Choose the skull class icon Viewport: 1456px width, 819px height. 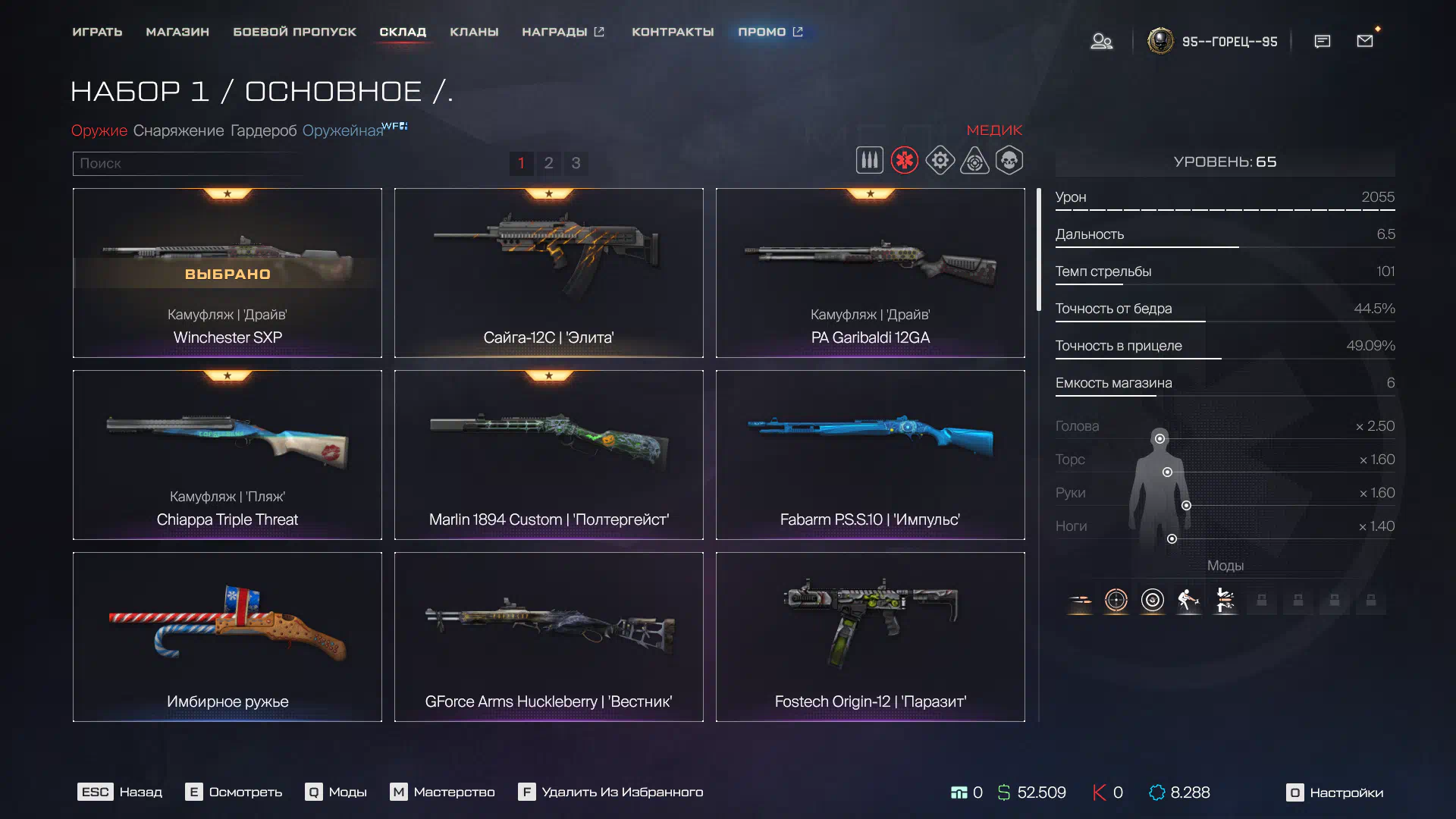pos(1009,161)
